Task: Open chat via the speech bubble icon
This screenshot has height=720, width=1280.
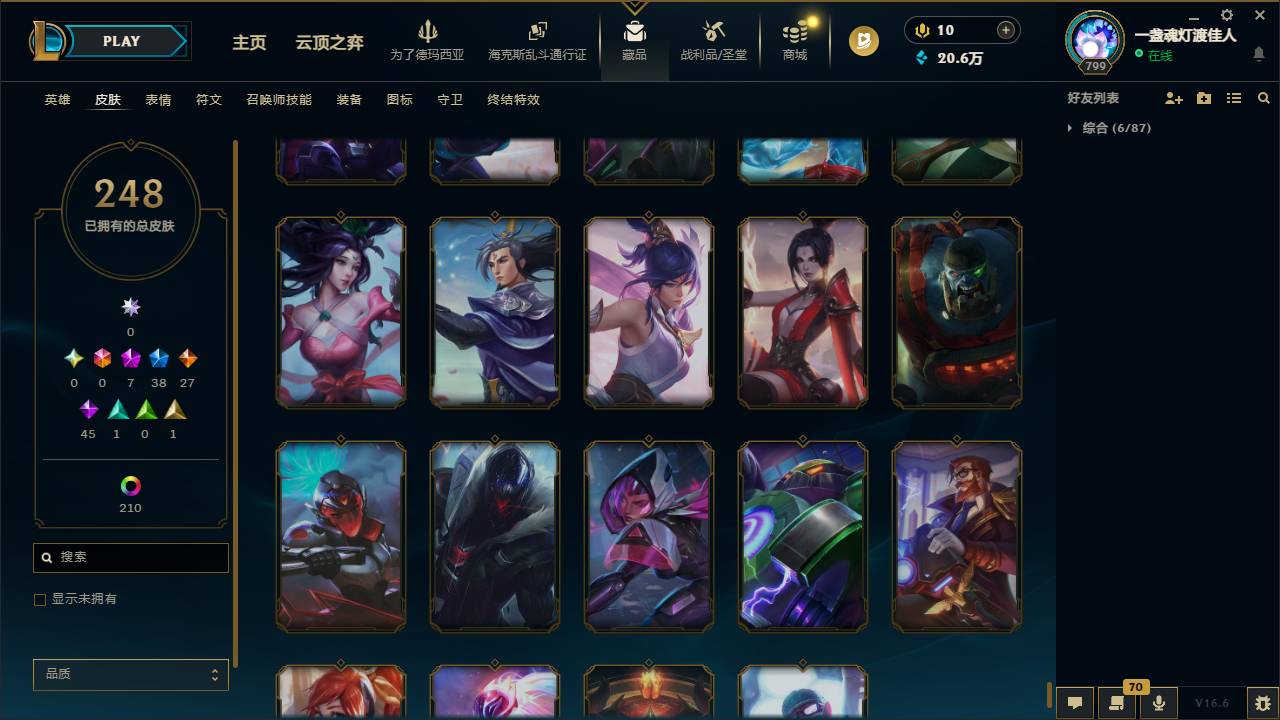Action: [x=1075, y=702]
